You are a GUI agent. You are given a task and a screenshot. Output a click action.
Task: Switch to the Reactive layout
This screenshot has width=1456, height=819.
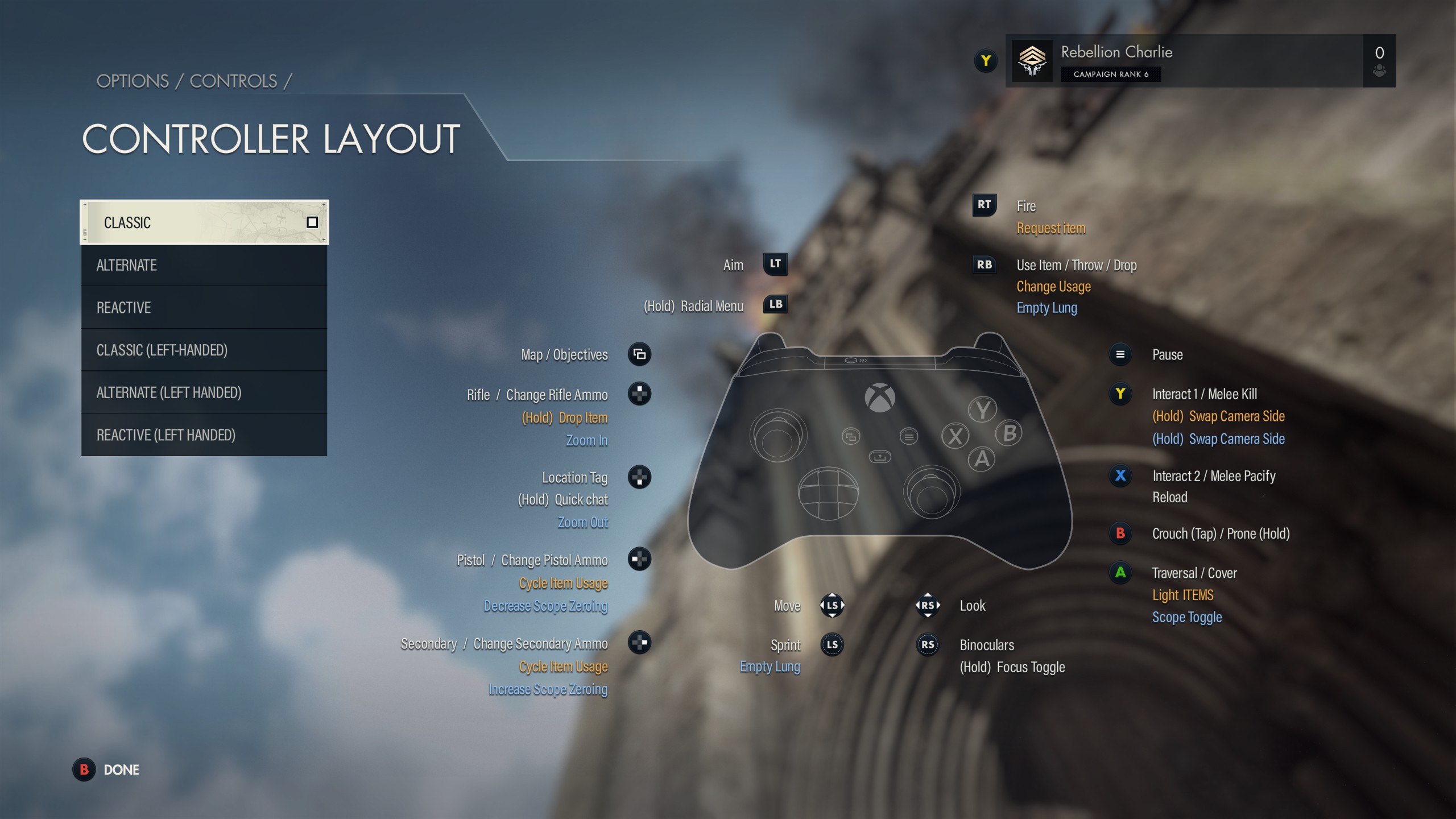point(204,308)
